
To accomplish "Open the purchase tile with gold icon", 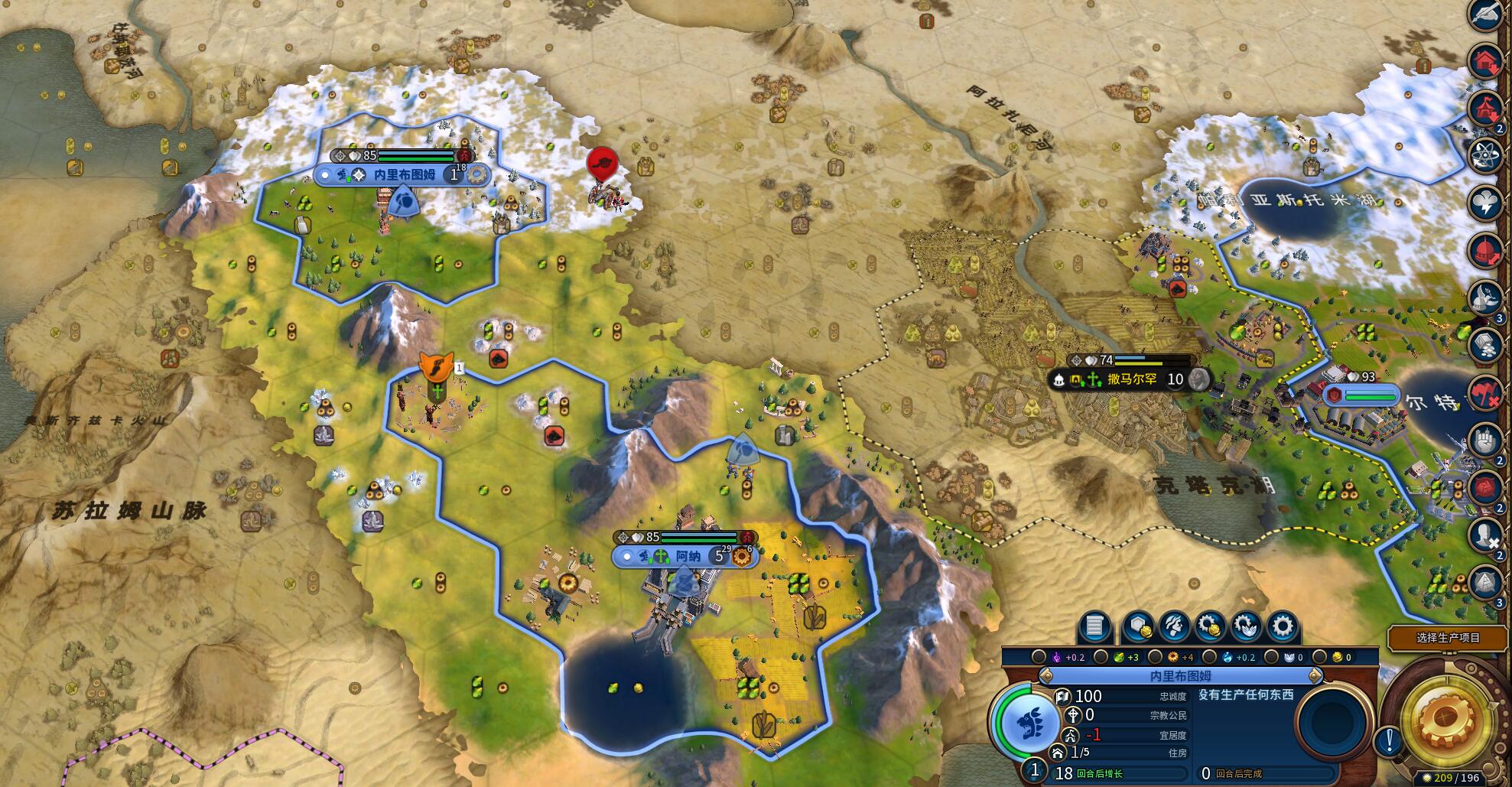I will [1138, 627].
